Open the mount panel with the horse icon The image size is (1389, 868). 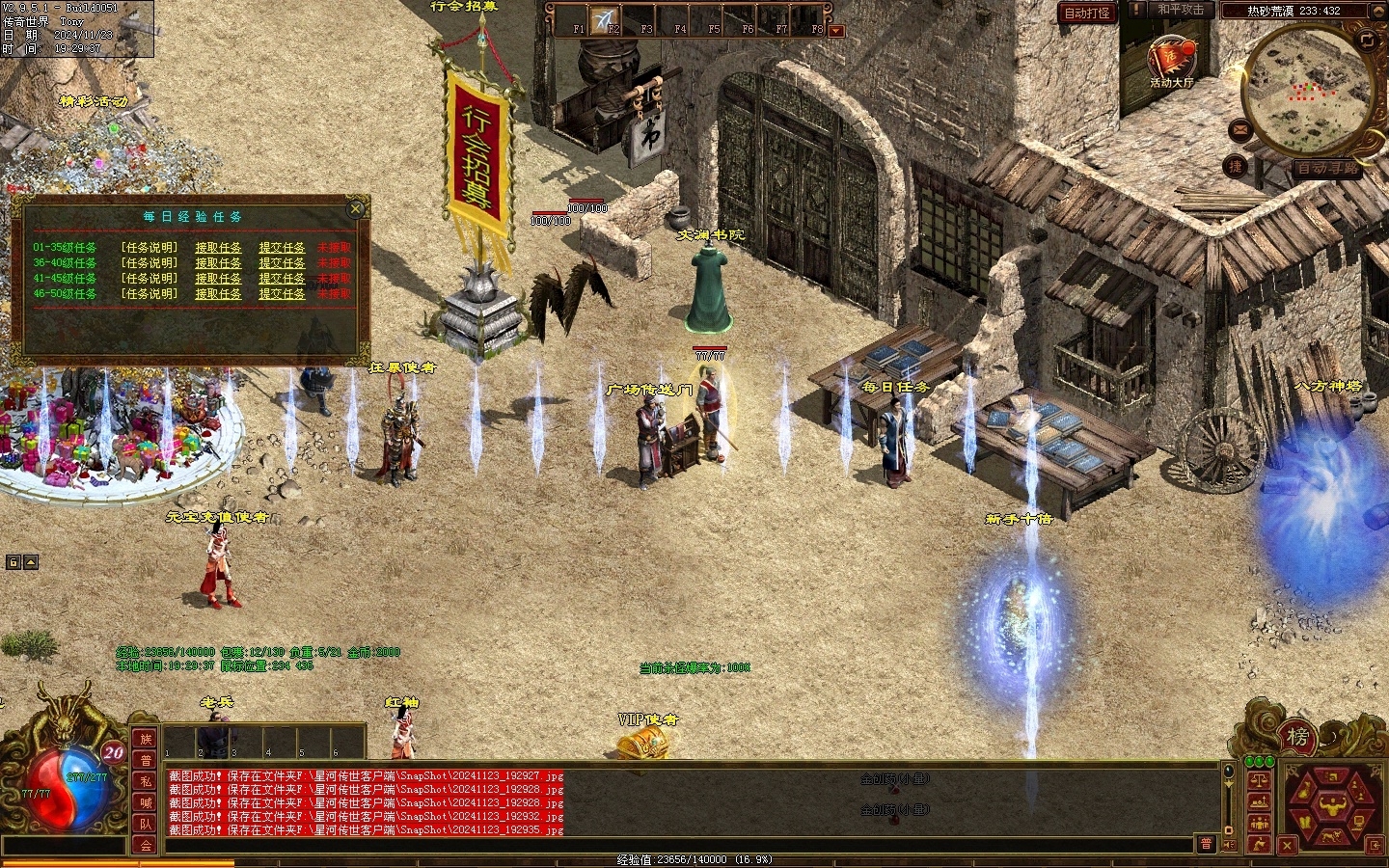(1330, 837)
